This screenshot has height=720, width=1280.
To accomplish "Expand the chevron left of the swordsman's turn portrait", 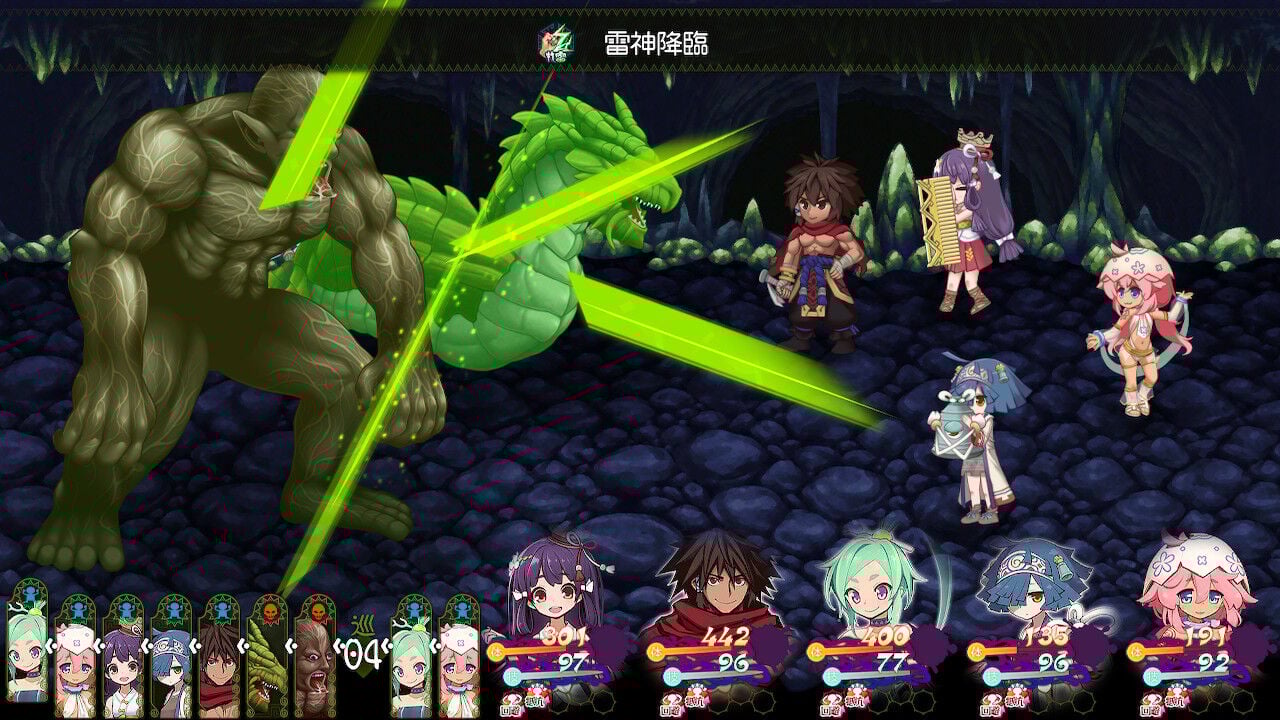I will coord(193,645).
